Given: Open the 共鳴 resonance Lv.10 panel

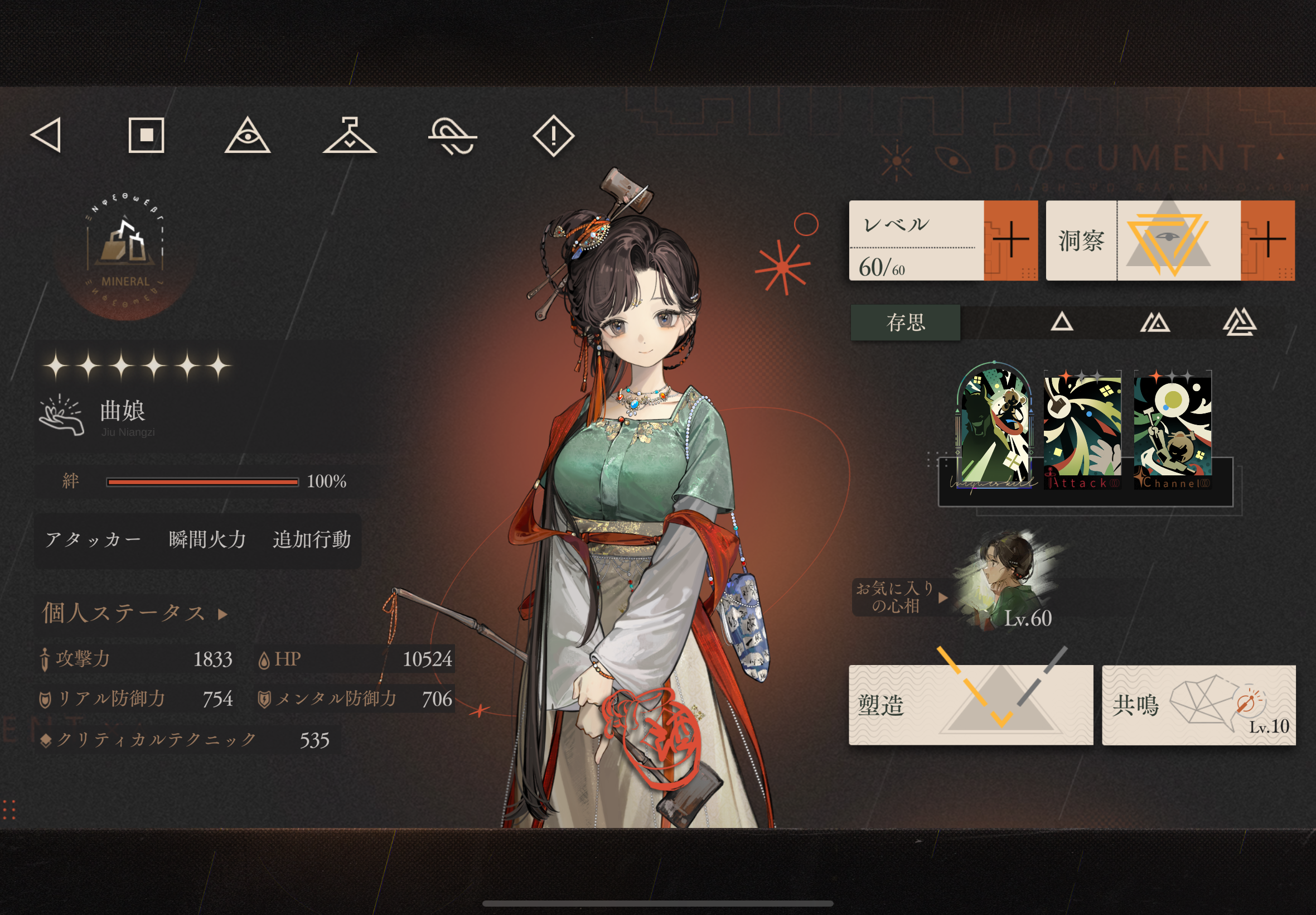Looking at the screenshot, I should (x=1198, y=705).
